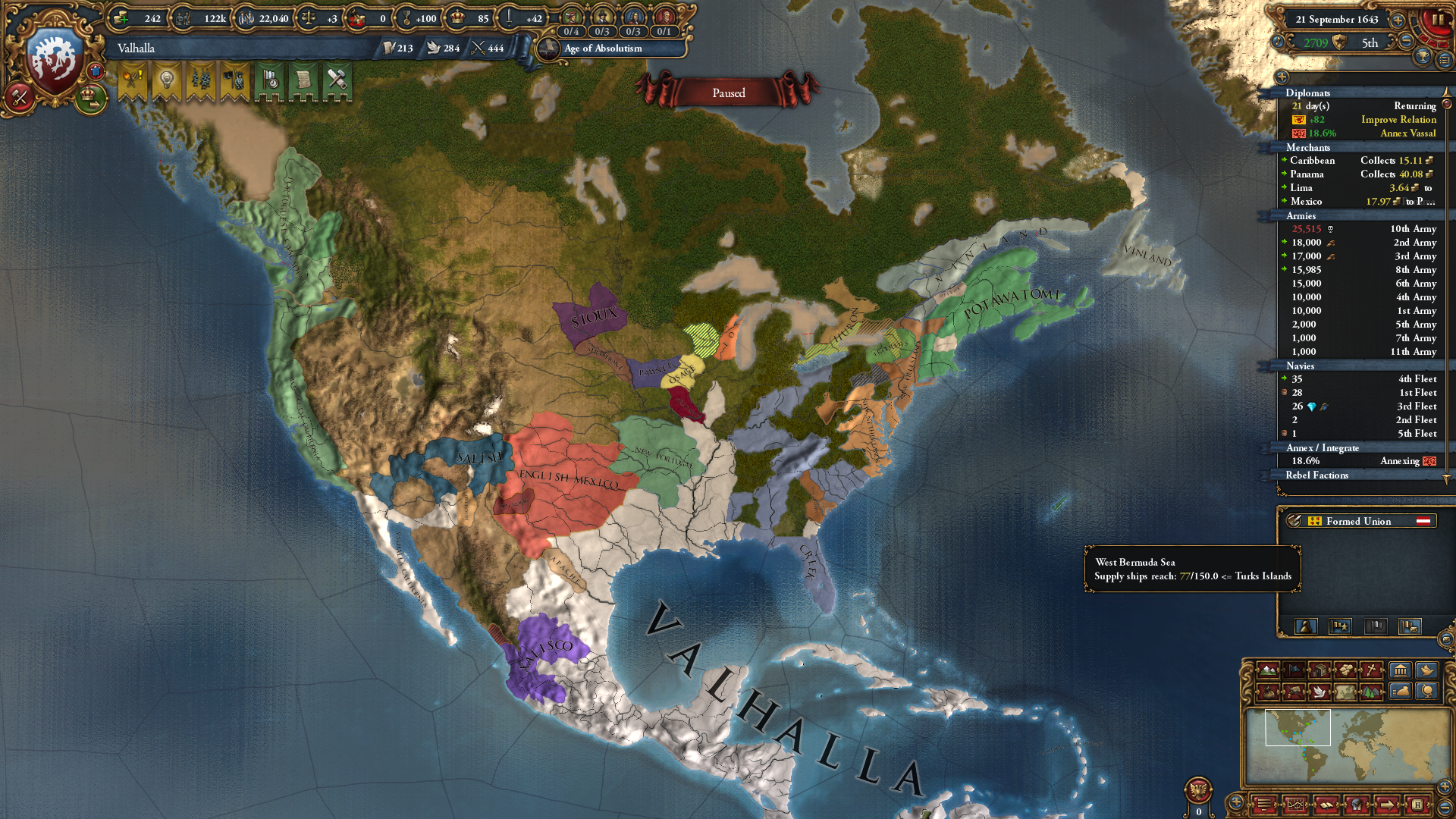Open the production hammer button beside the shield
This screenshot has height=819, width=1456.
tap(18, 96)
